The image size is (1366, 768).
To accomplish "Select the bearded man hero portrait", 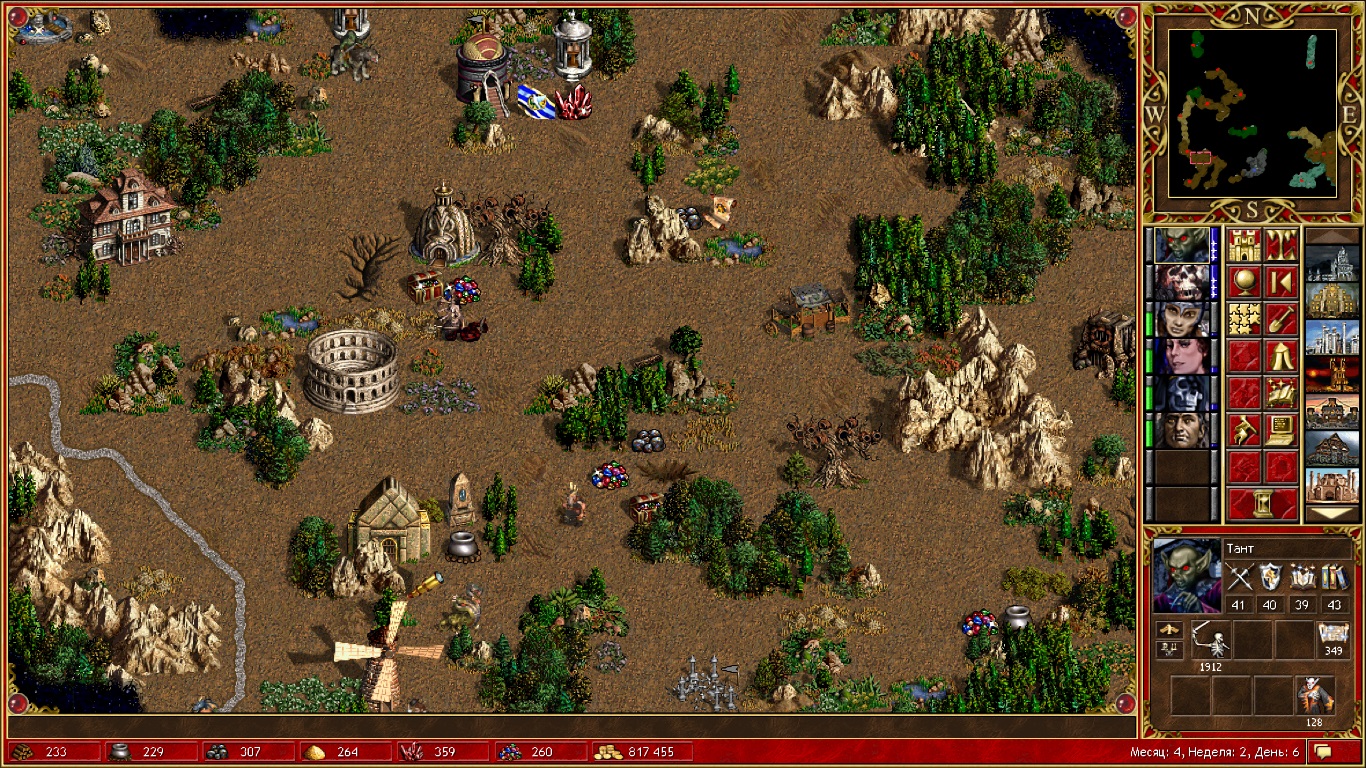I will (x=1182, y=430).
